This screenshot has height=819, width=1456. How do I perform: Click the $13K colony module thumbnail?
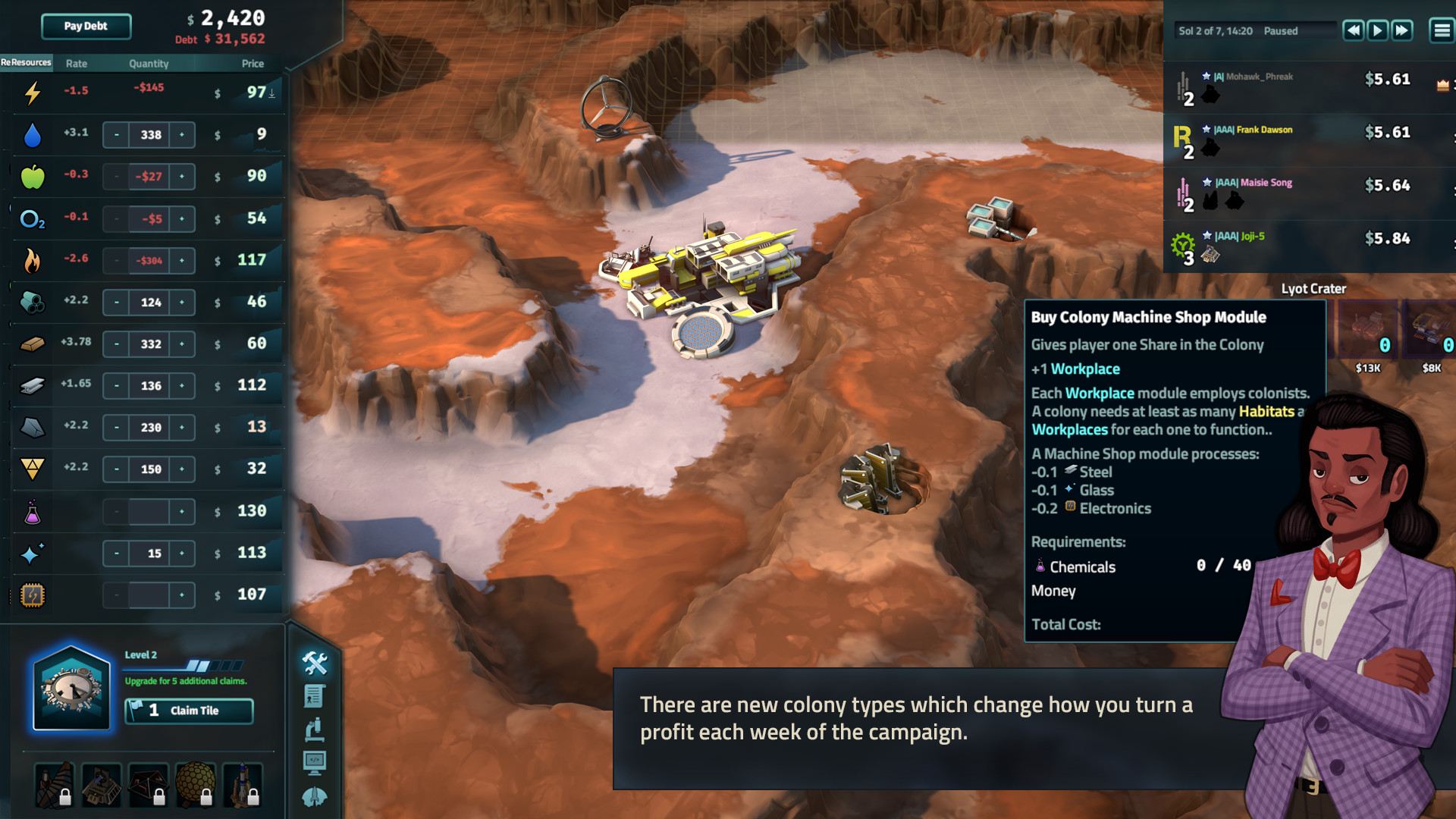[1367, 329]
